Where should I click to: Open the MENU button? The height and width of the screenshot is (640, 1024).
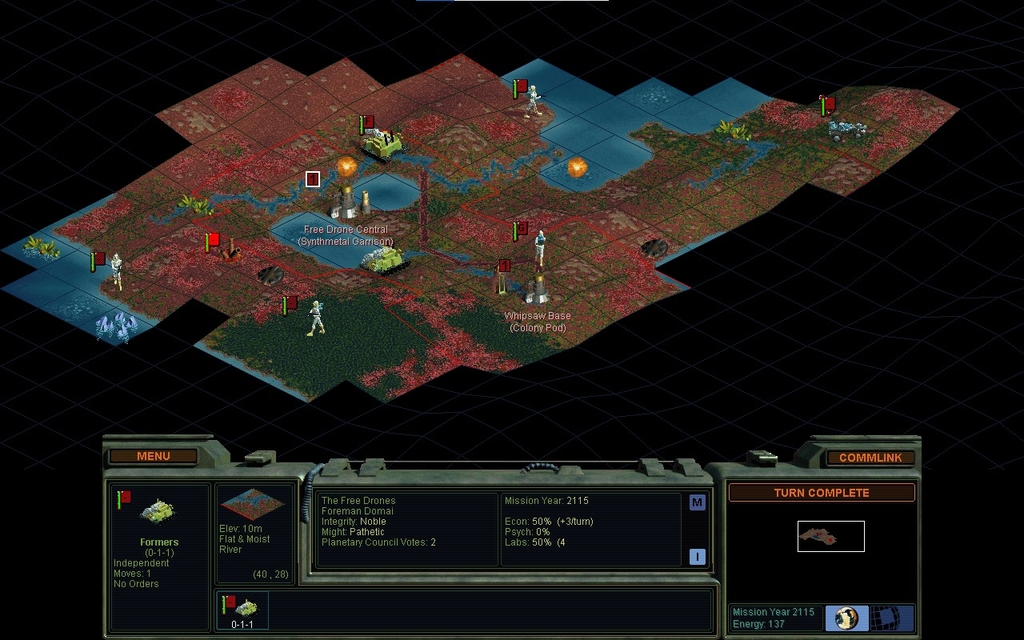pyautogui.click(x=153, y=456)
